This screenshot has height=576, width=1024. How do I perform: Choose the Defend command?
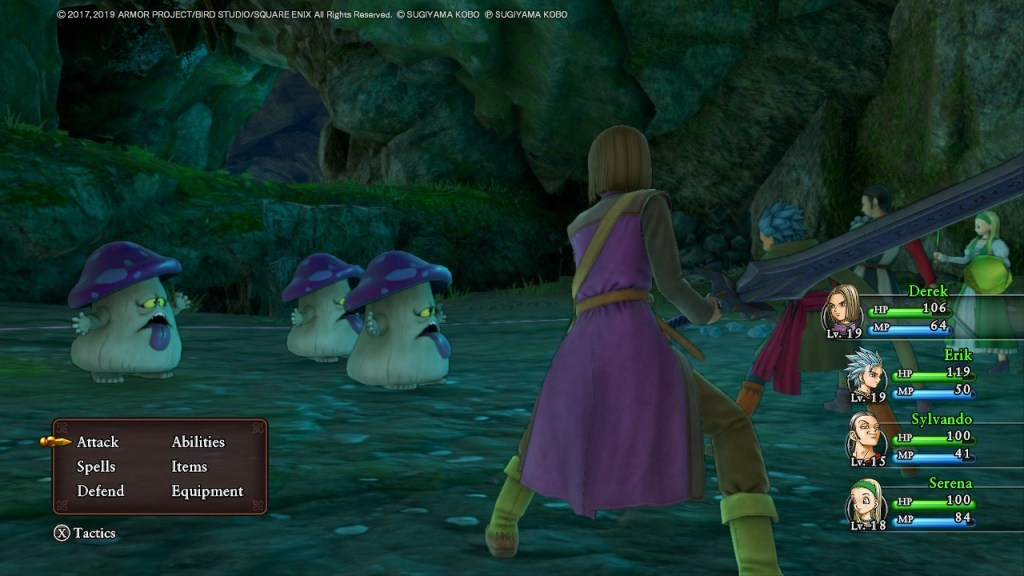101,491
